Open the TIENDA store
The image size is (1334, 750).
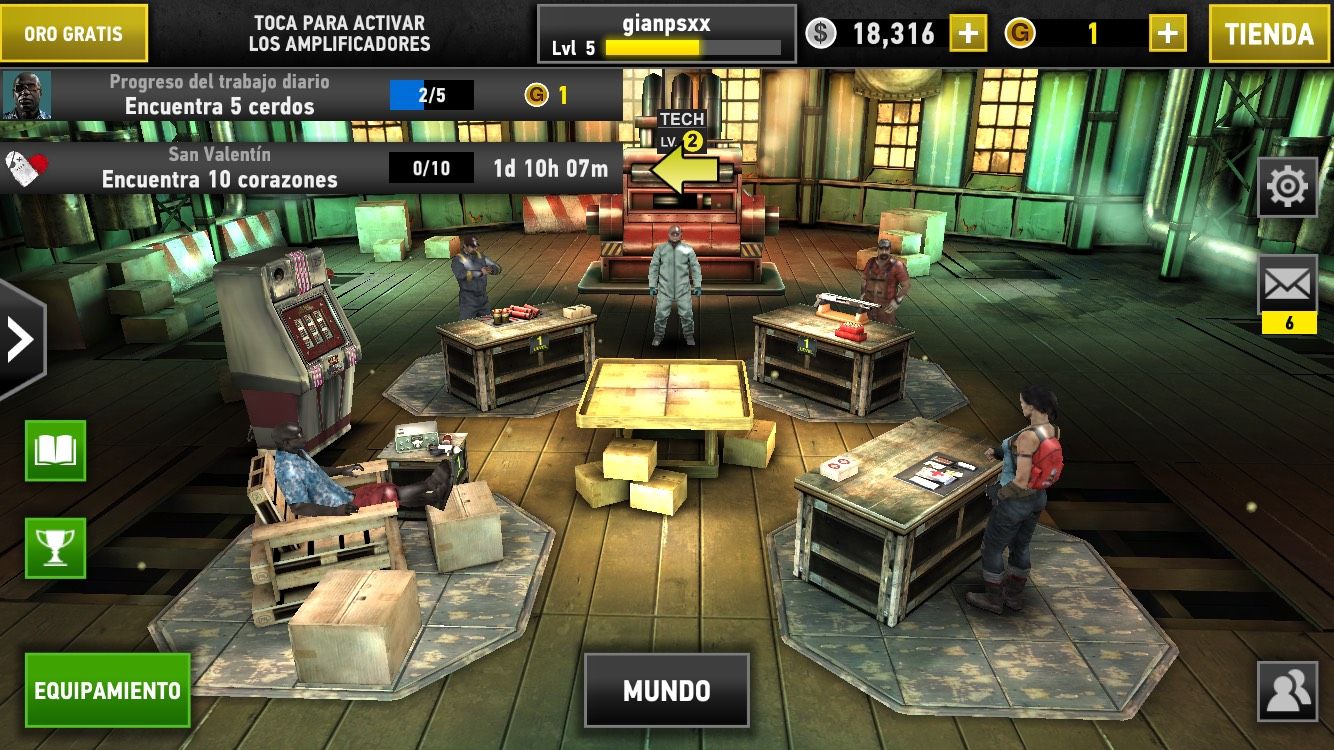click(x=1269, y=34)
